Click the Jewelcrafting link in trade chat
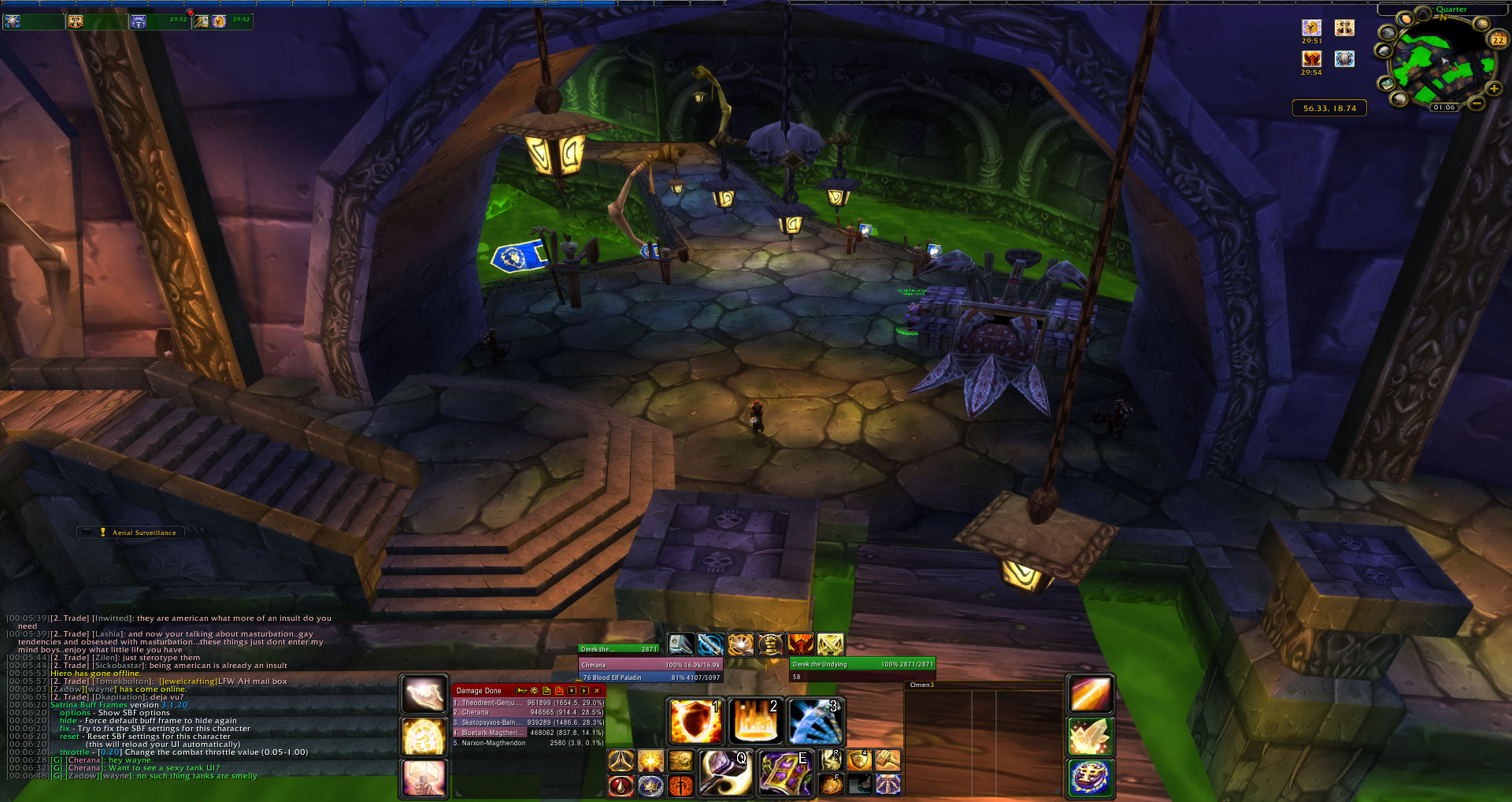Viewport: 1512px width, 802px height. [x=187, y=681]
